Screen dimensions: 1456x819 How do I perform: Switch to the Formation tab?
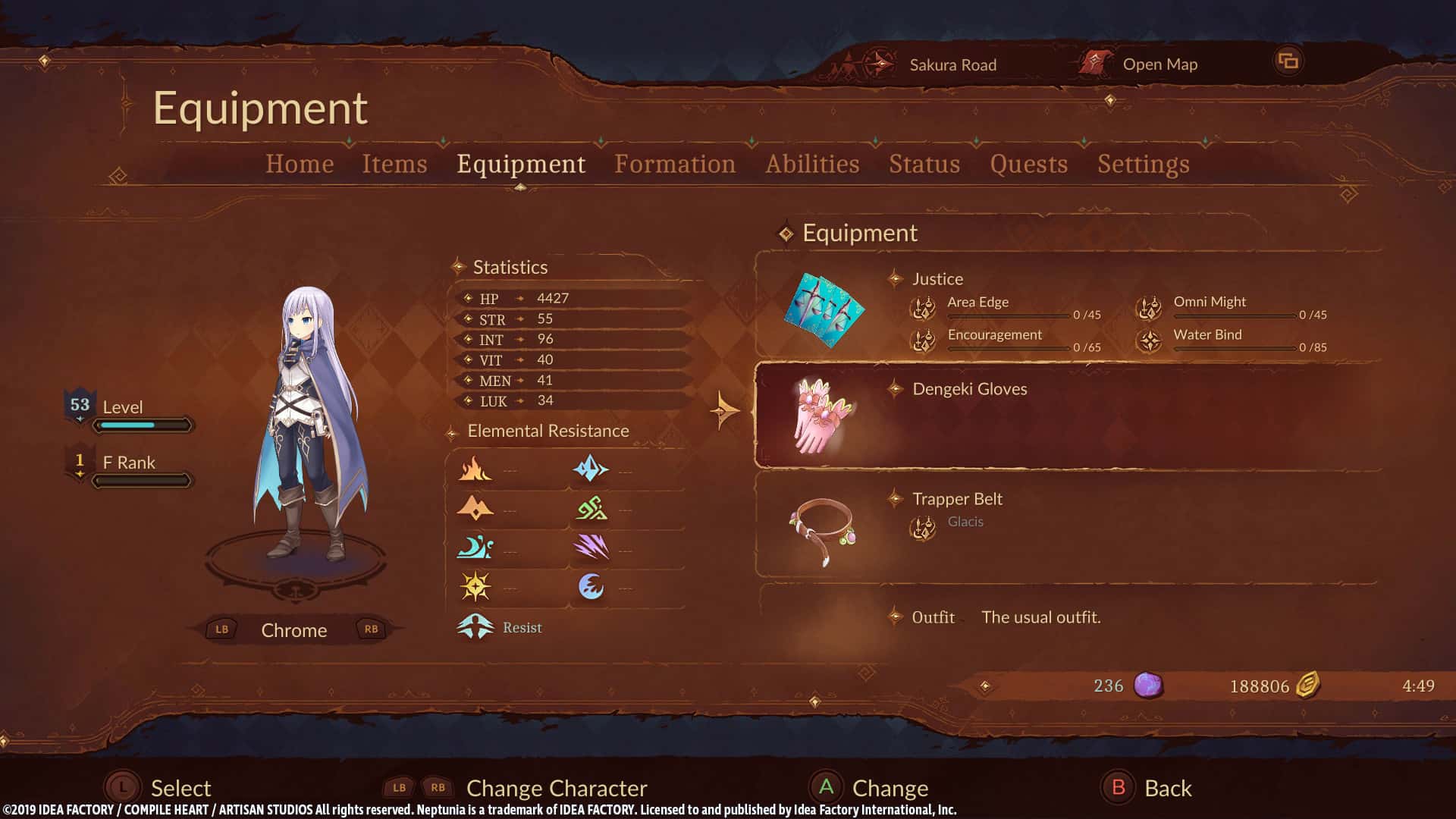675,164
